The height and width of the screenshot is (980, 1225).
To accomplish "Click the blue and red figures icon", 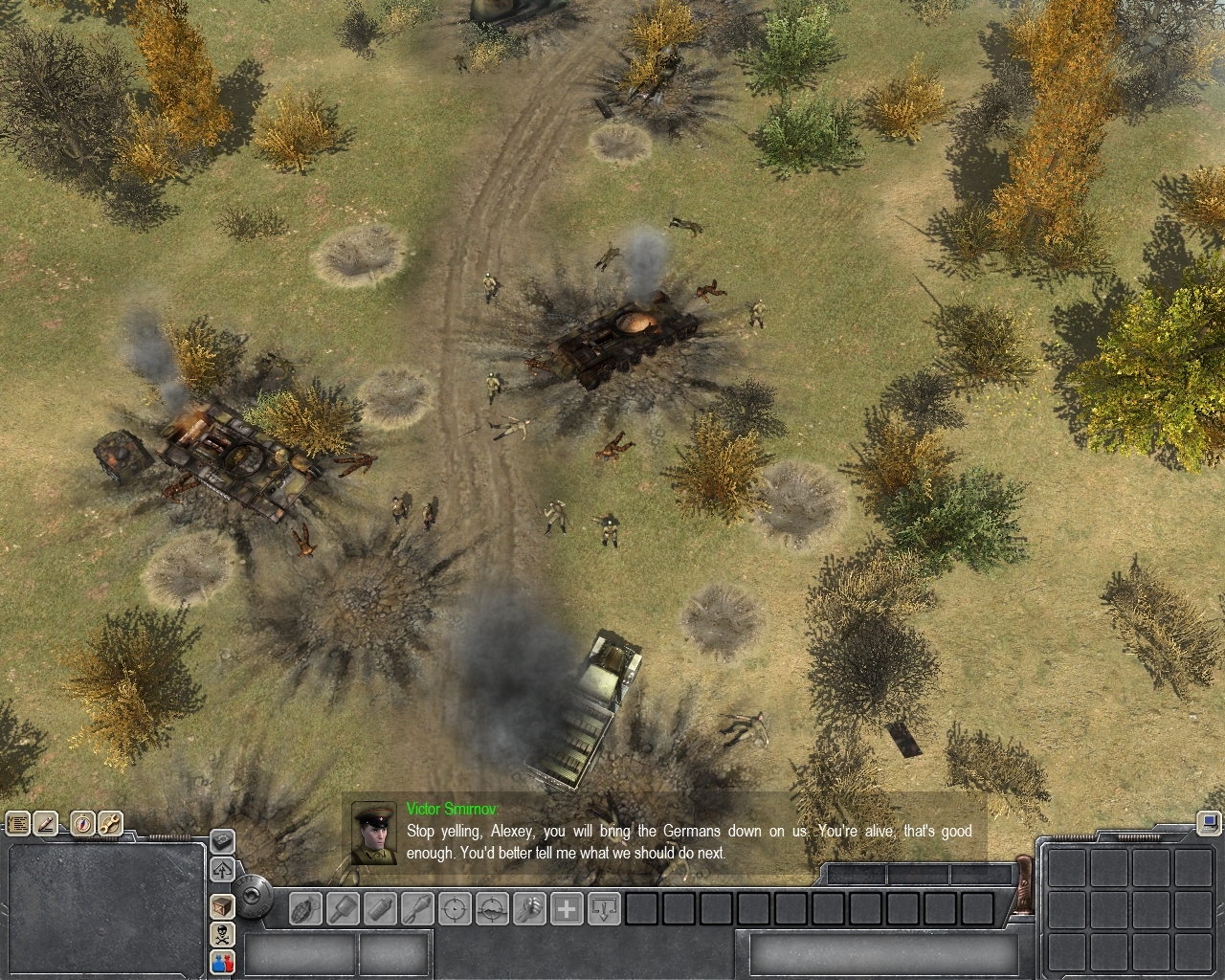I will (x=222, y=962).
